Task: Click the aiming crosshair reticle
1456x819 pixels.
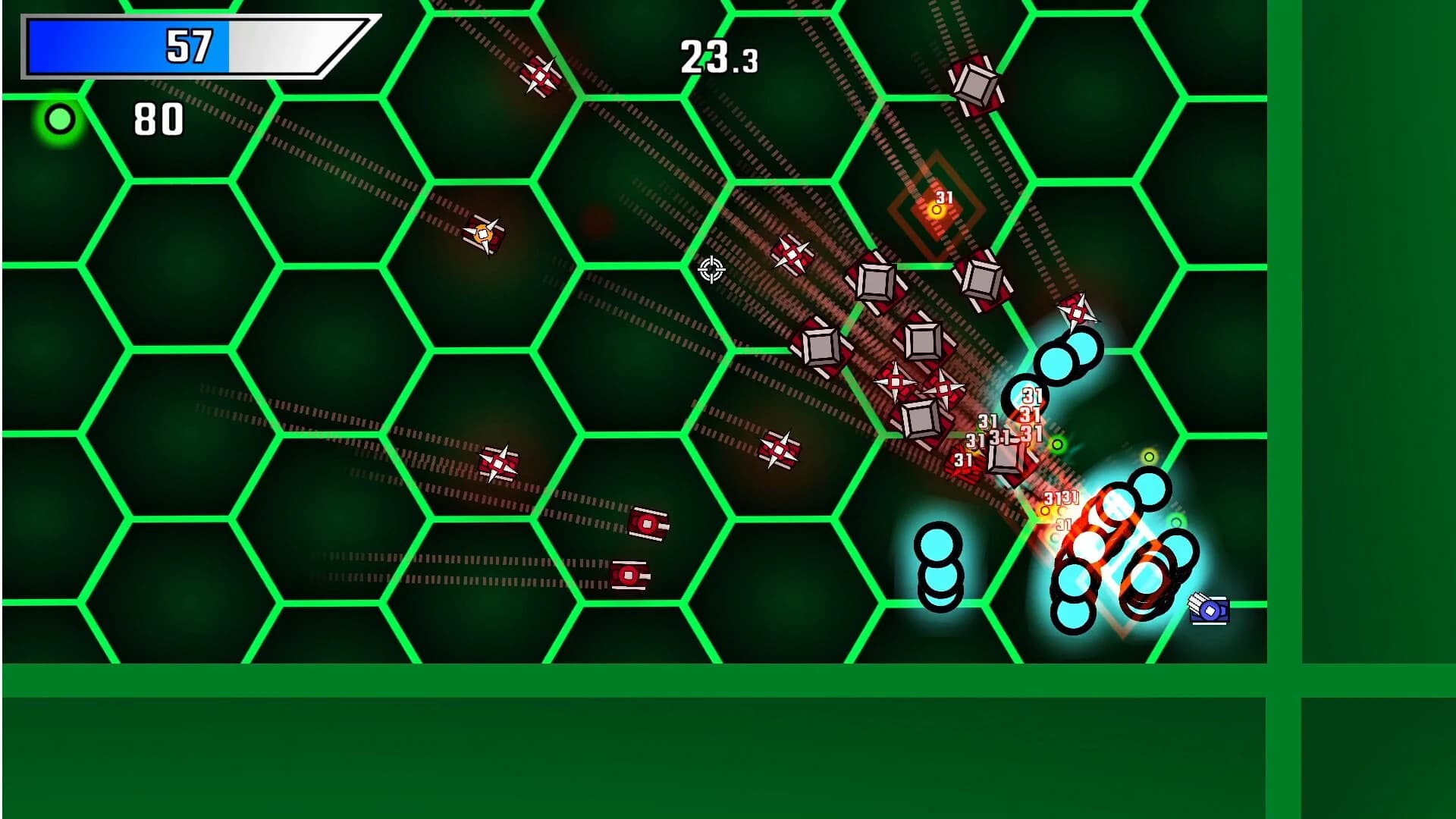Action: click(x=711, y=271)
